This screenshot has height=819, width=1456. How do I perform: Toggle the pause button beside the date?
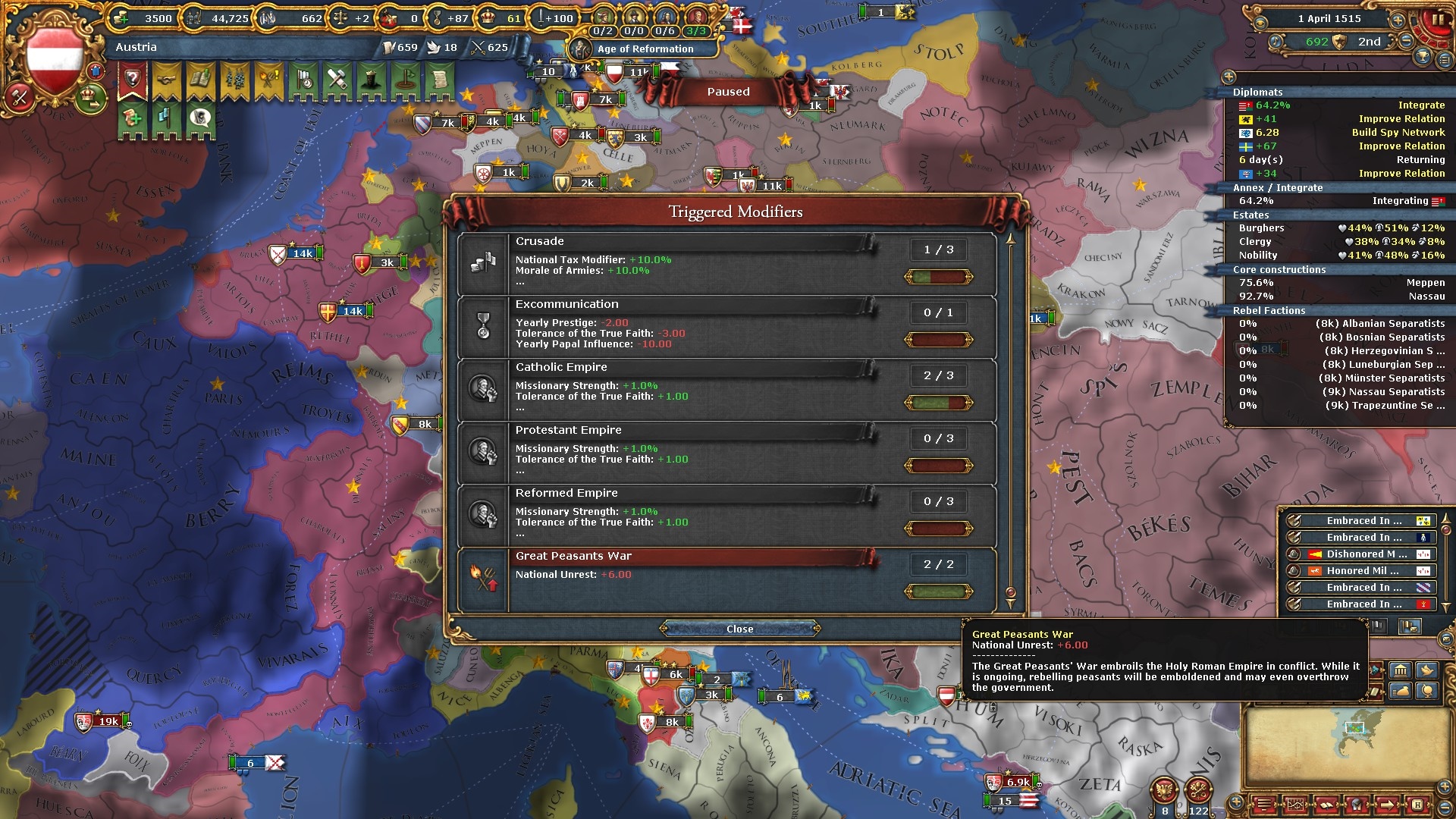pos(1436,20)
